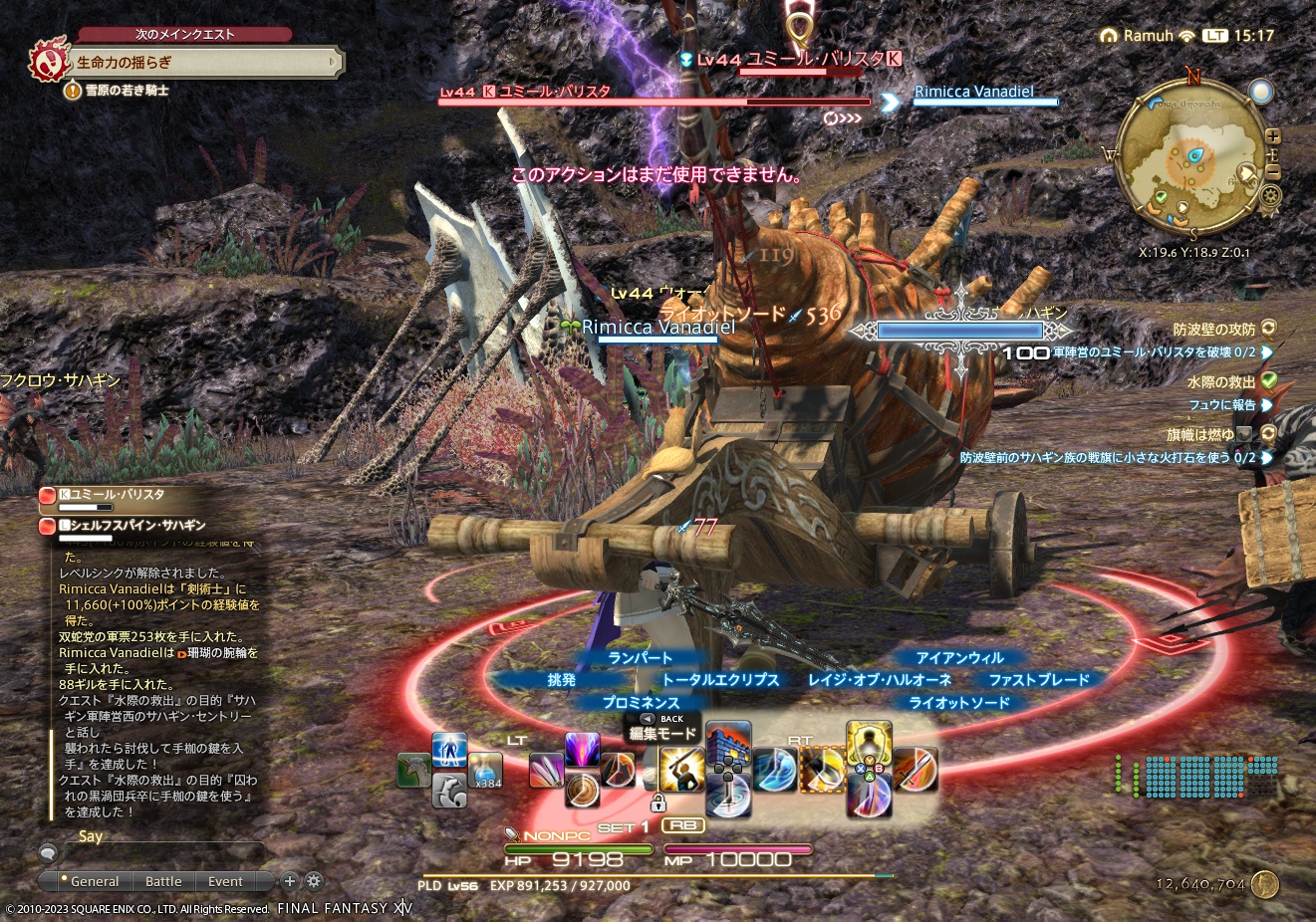Expand the arrow beside フュウに報告 objective
This screenshot has width=1316, height=922.
click(1266, 405)
